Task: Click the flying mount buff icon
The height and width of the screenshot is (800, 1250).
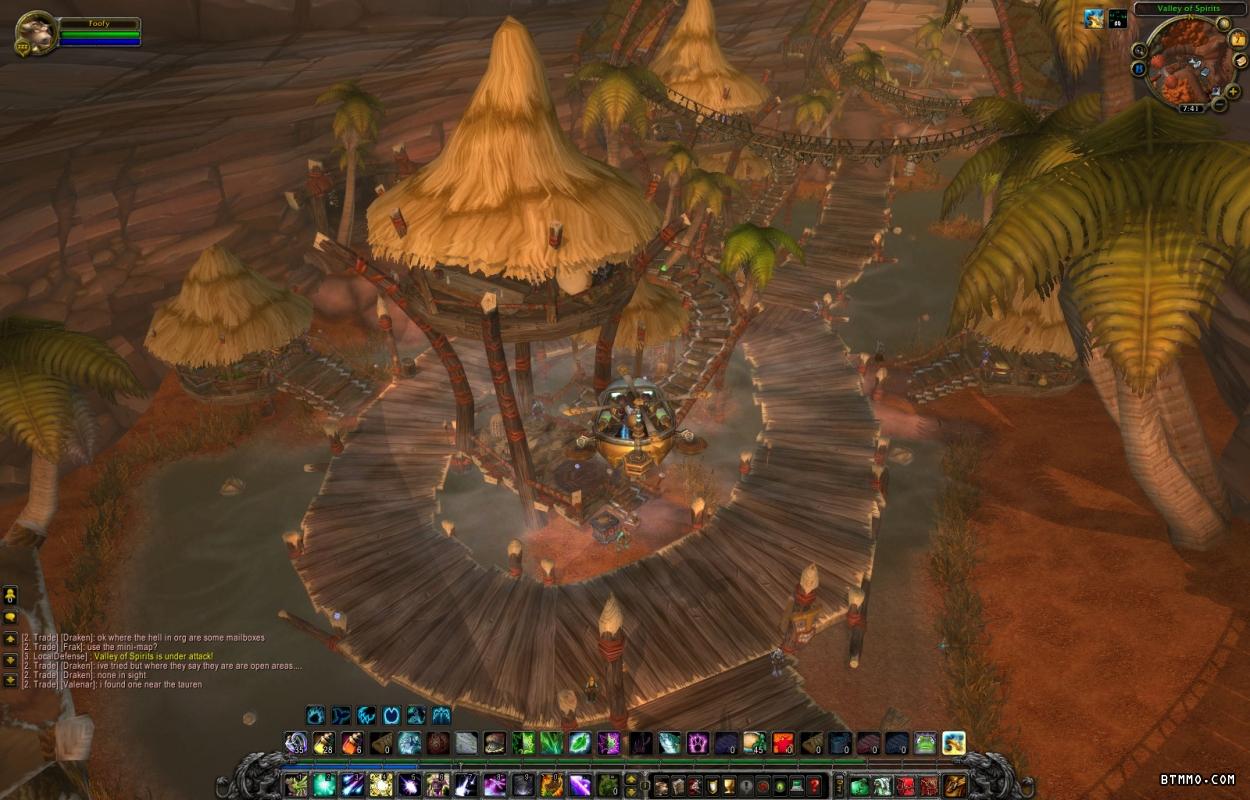Action: [x=1092, y=18]
